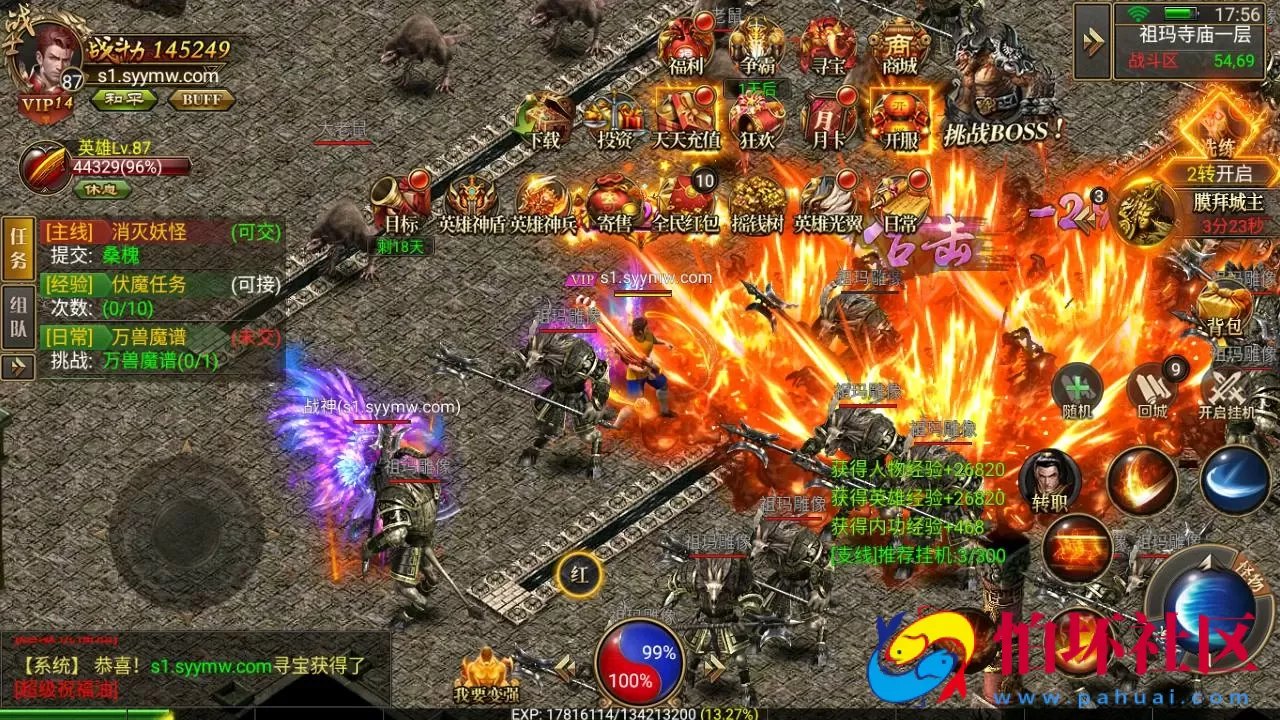Toggle the hero 休息 rest button
The width and height of the screenshot is (1280, 720).
point(101,188)
